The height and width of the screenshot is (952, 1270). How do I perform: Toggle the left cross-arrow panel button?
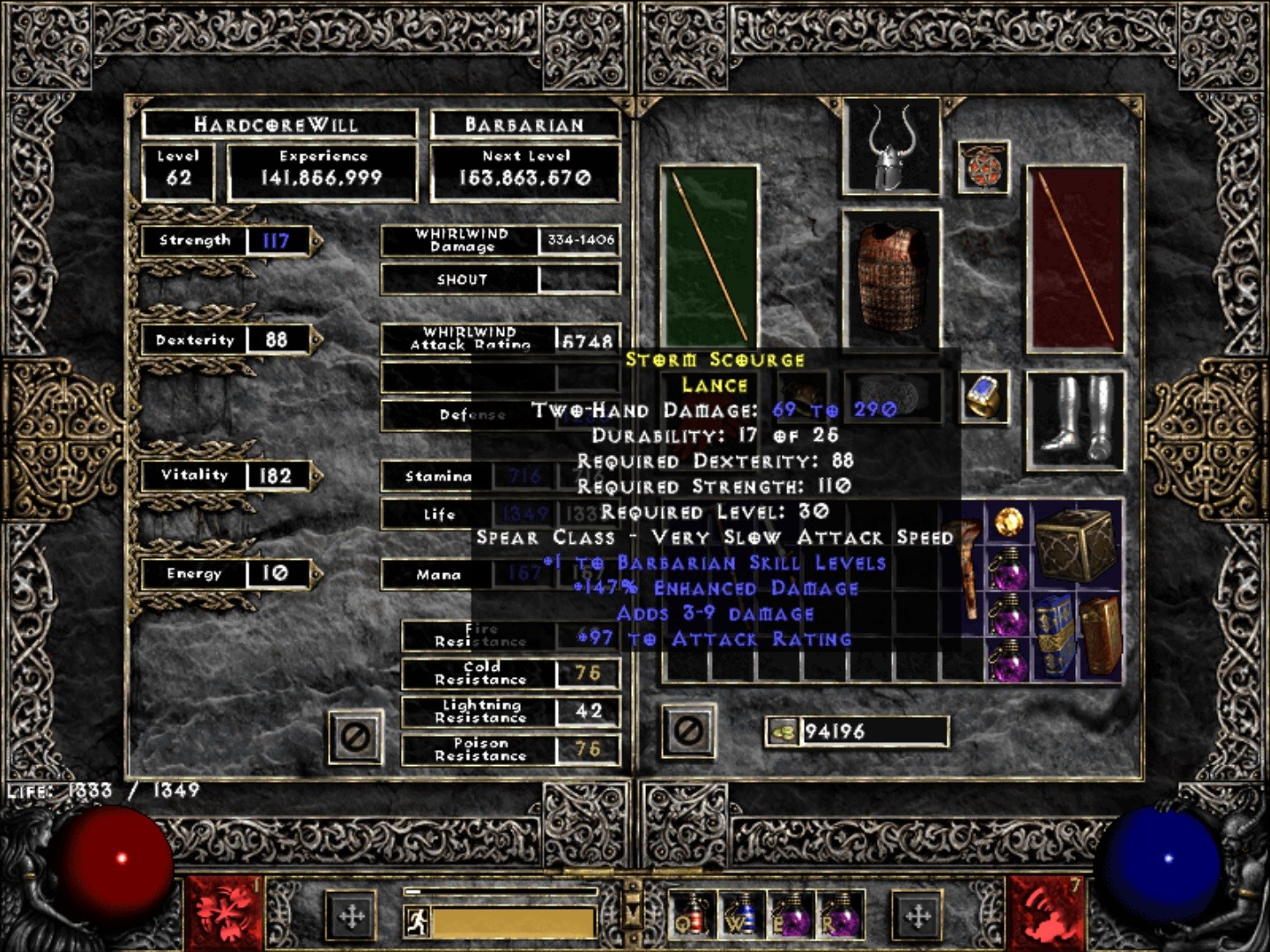(x=351, y=917)
